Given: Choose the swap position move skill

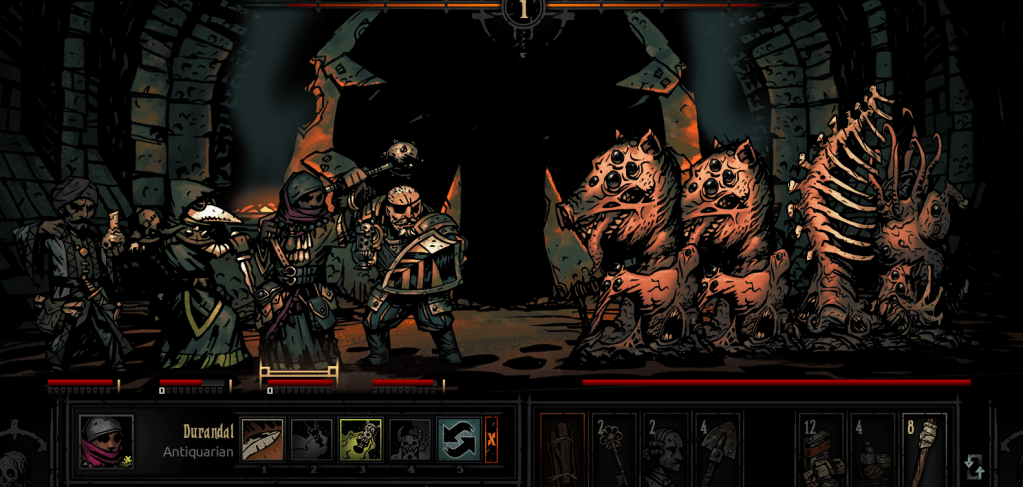Looking at the screenshot, I should coord(458,439).
